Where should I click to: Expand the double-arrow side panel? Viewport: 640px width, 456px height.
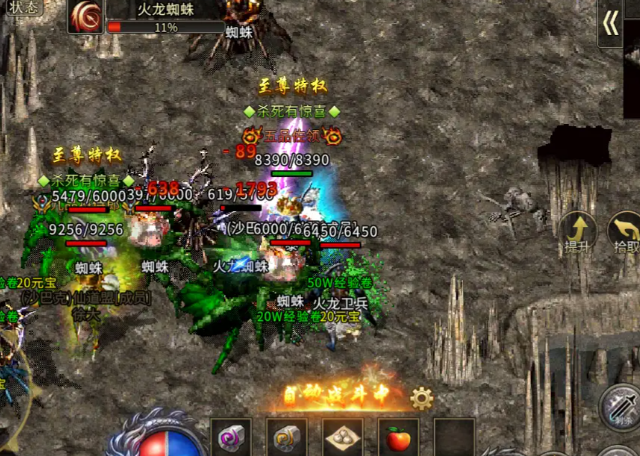tap(610, 24)
